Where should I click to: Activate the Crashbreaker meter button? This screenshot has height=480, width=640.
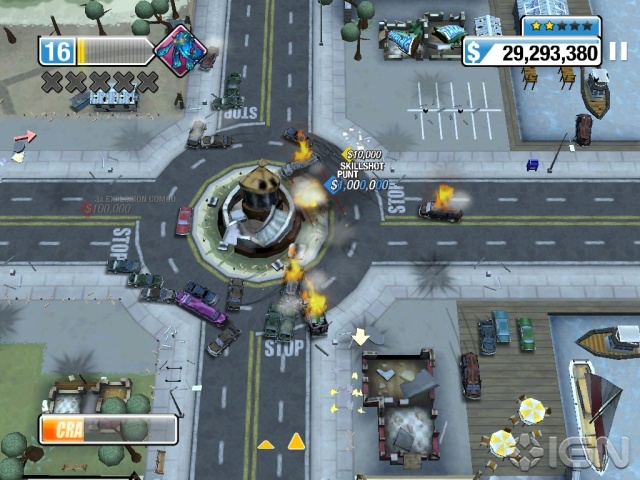pos(108,429)
